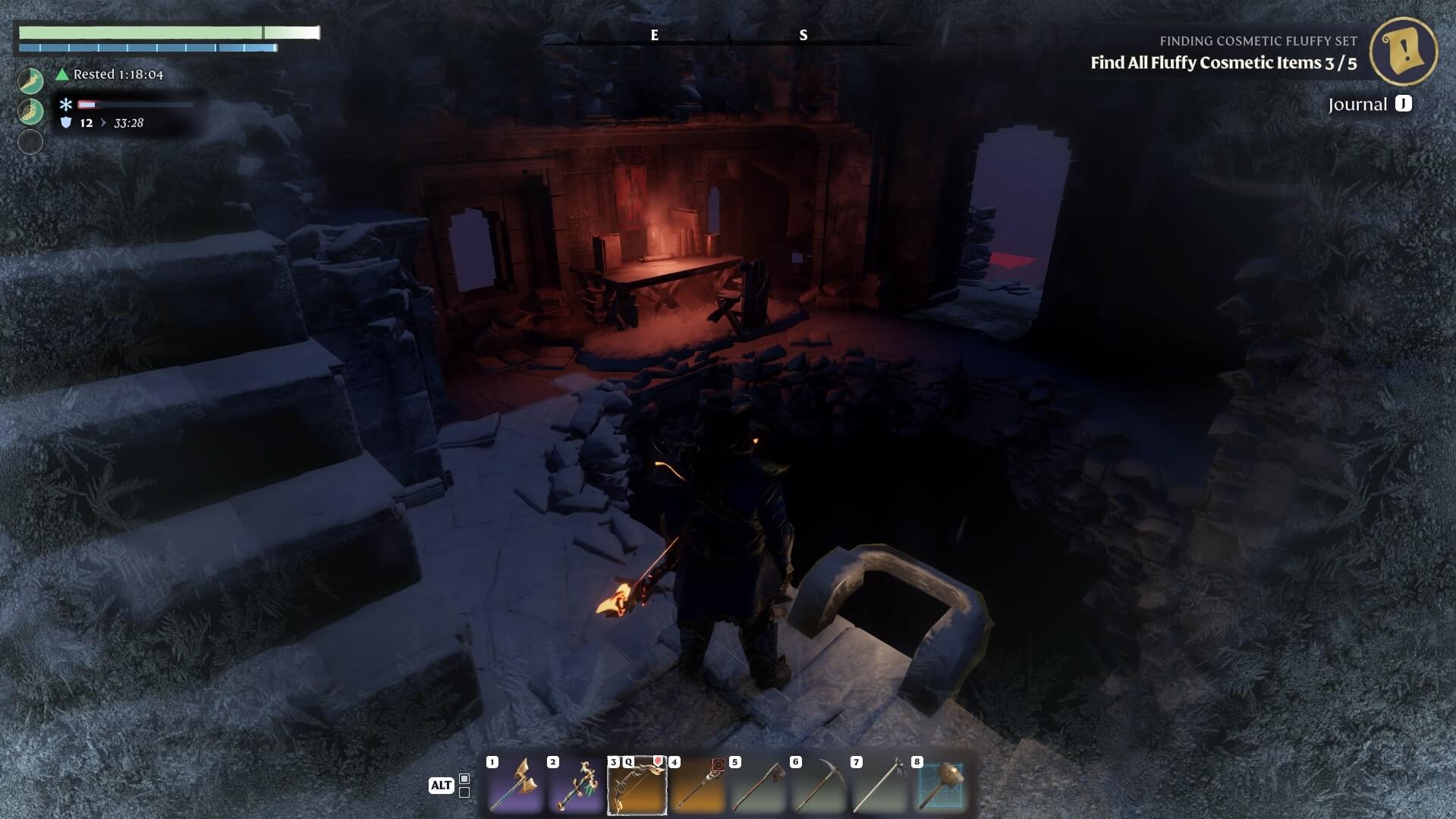Click the Rested buff status
The image size is (1456, 819).
pyautogui.click(x=109, y=74)
